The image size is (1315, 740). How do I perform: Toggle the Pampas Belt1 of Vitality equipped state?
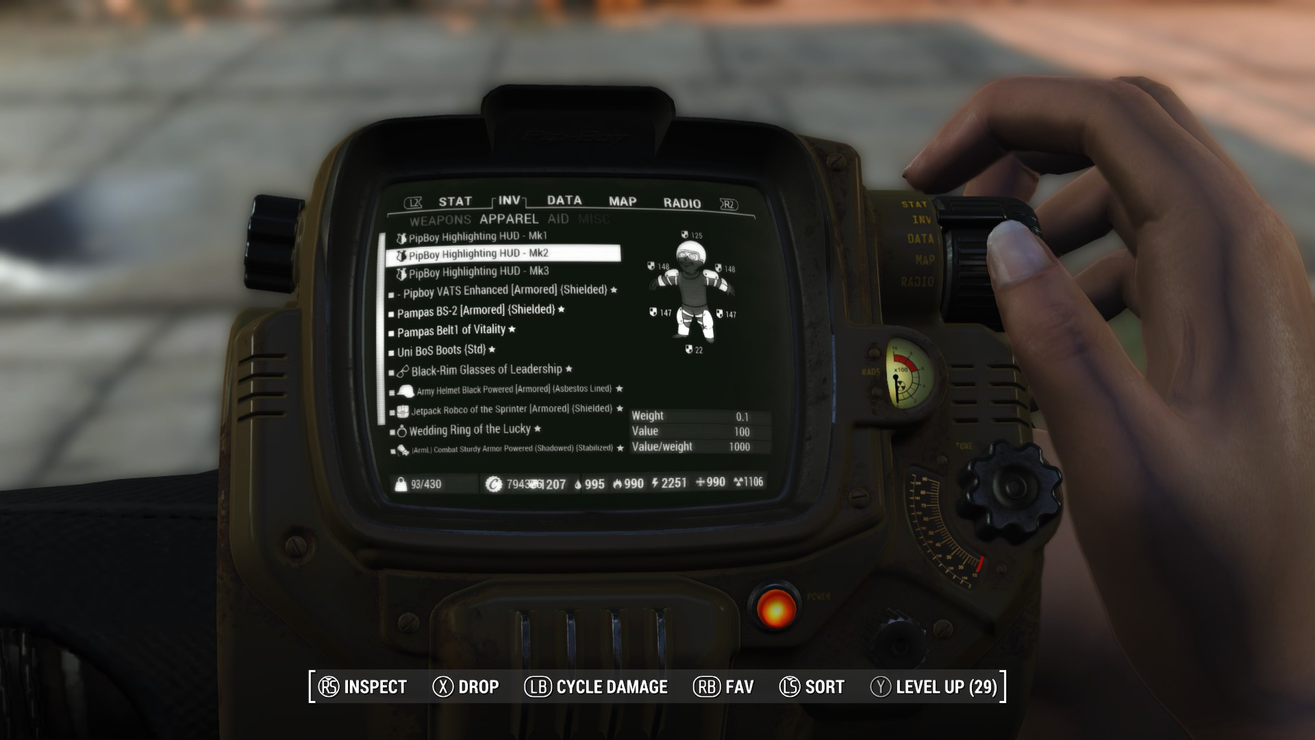[x=450, y=329]
